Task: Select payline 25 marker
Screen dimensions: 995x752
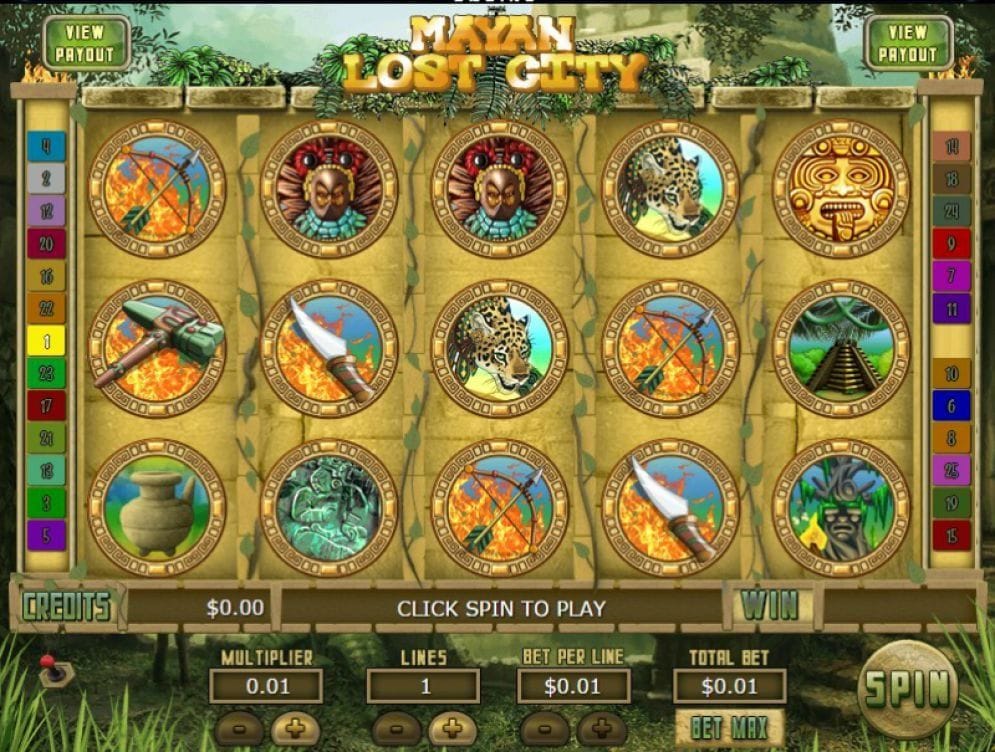Action: click(951, 470)
